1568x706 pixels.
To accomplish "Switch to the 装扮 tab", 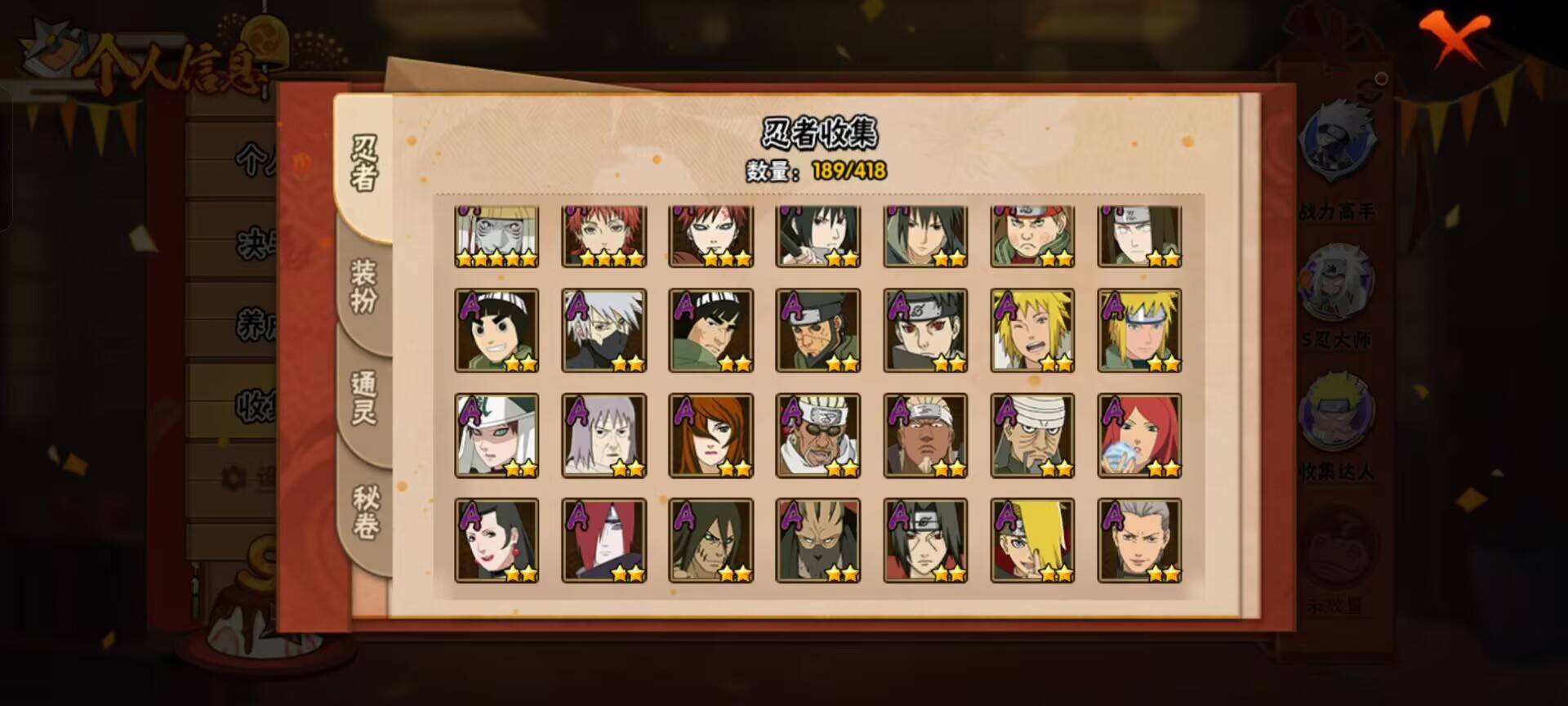I will [x=365, y=282].
